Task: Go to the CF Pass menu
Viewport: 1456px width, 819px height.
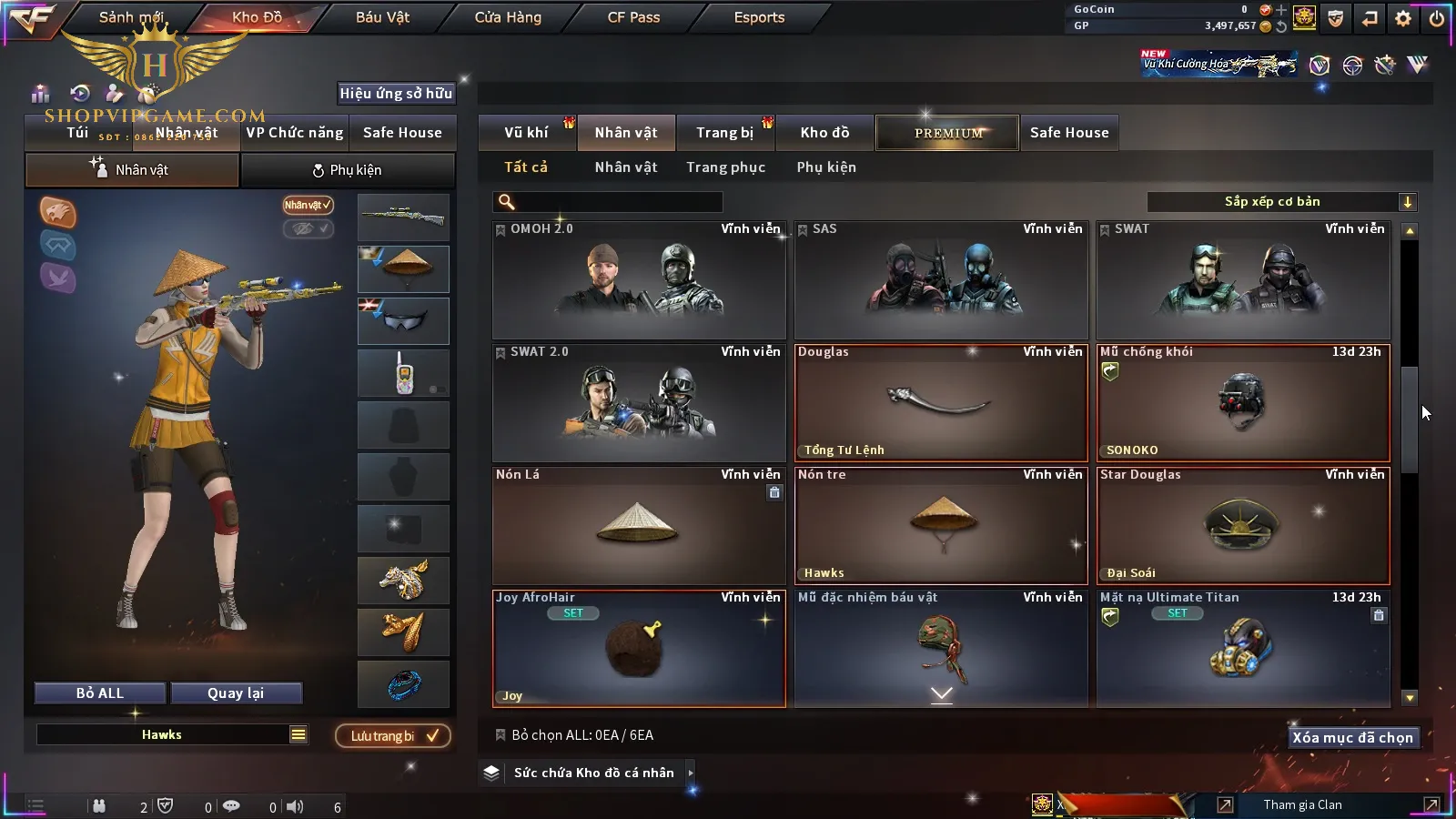Action: 633,17
